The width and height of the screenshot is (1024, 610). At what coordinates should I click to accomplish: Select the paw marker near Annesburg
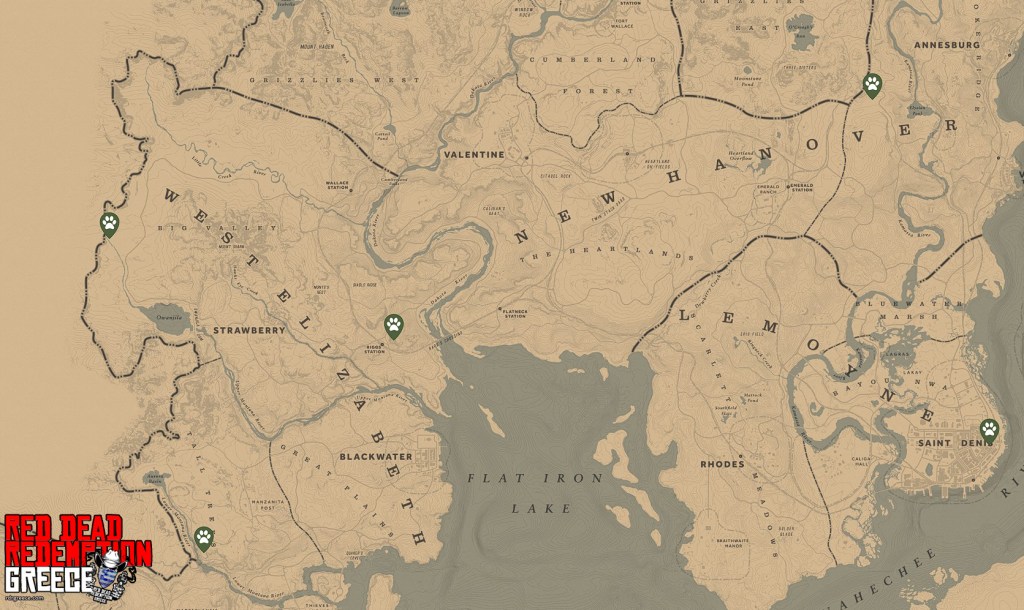pyautogui.click(x=872, y=85)
